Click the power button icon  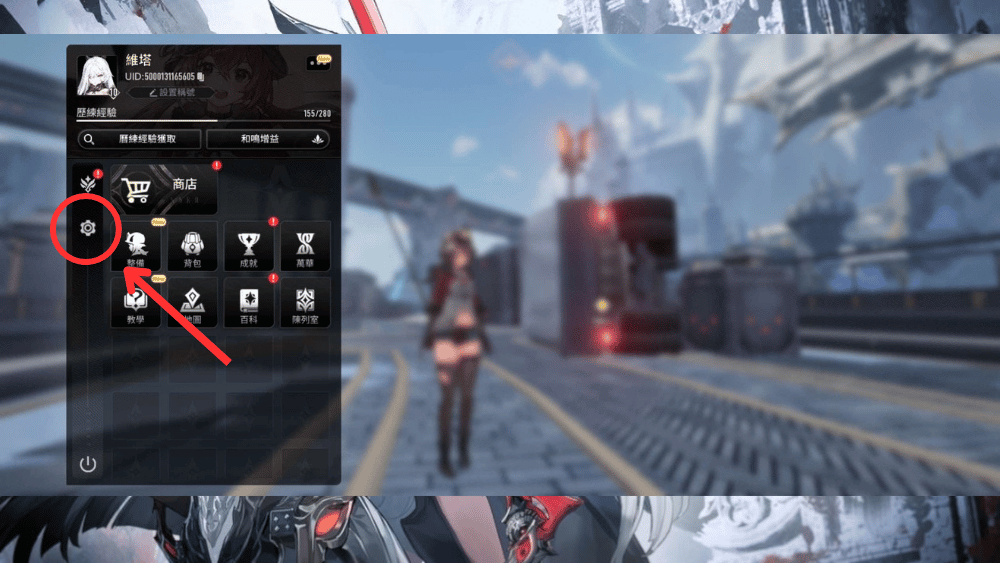[x=88, y=464]
